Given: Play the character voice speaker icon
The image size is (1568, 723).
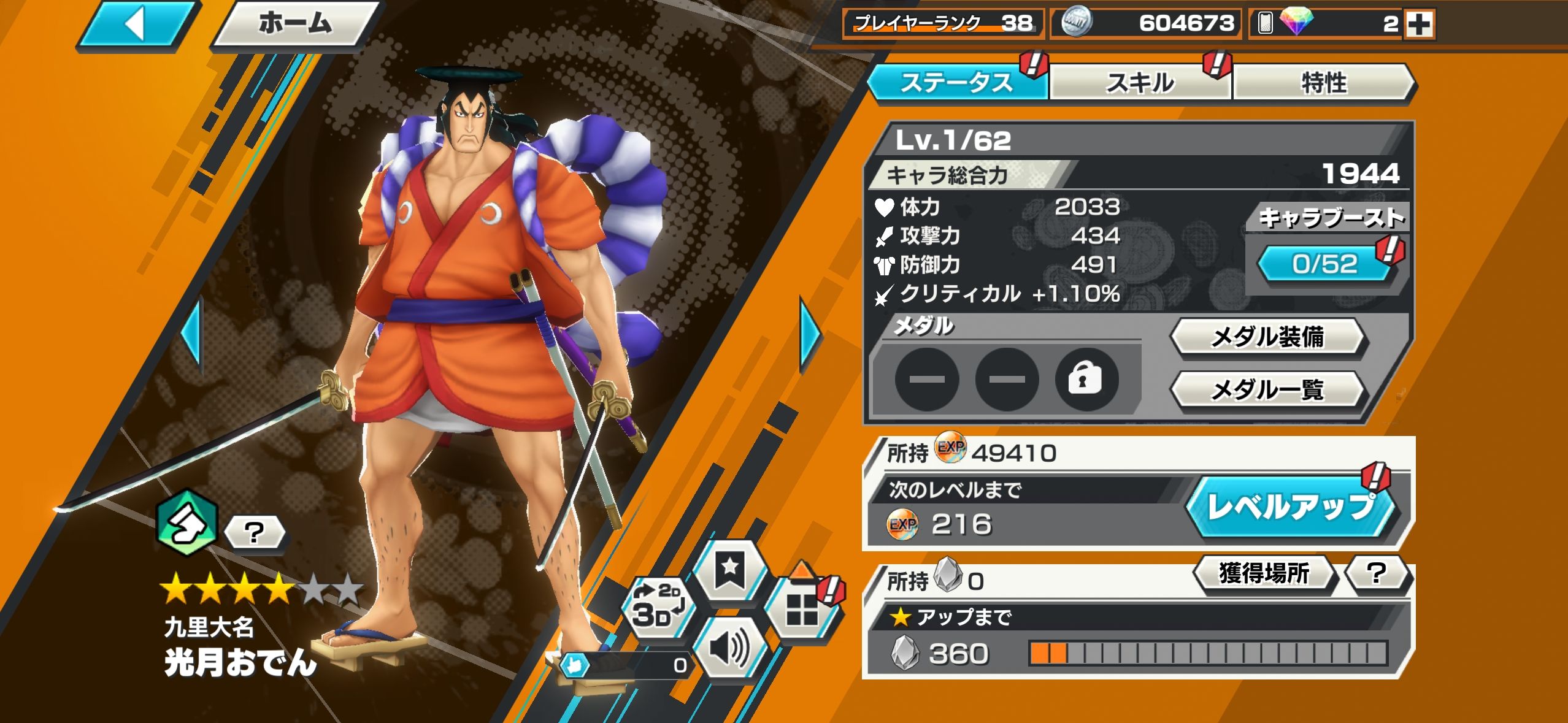Looking at the screenshot, I should (729, 648).
